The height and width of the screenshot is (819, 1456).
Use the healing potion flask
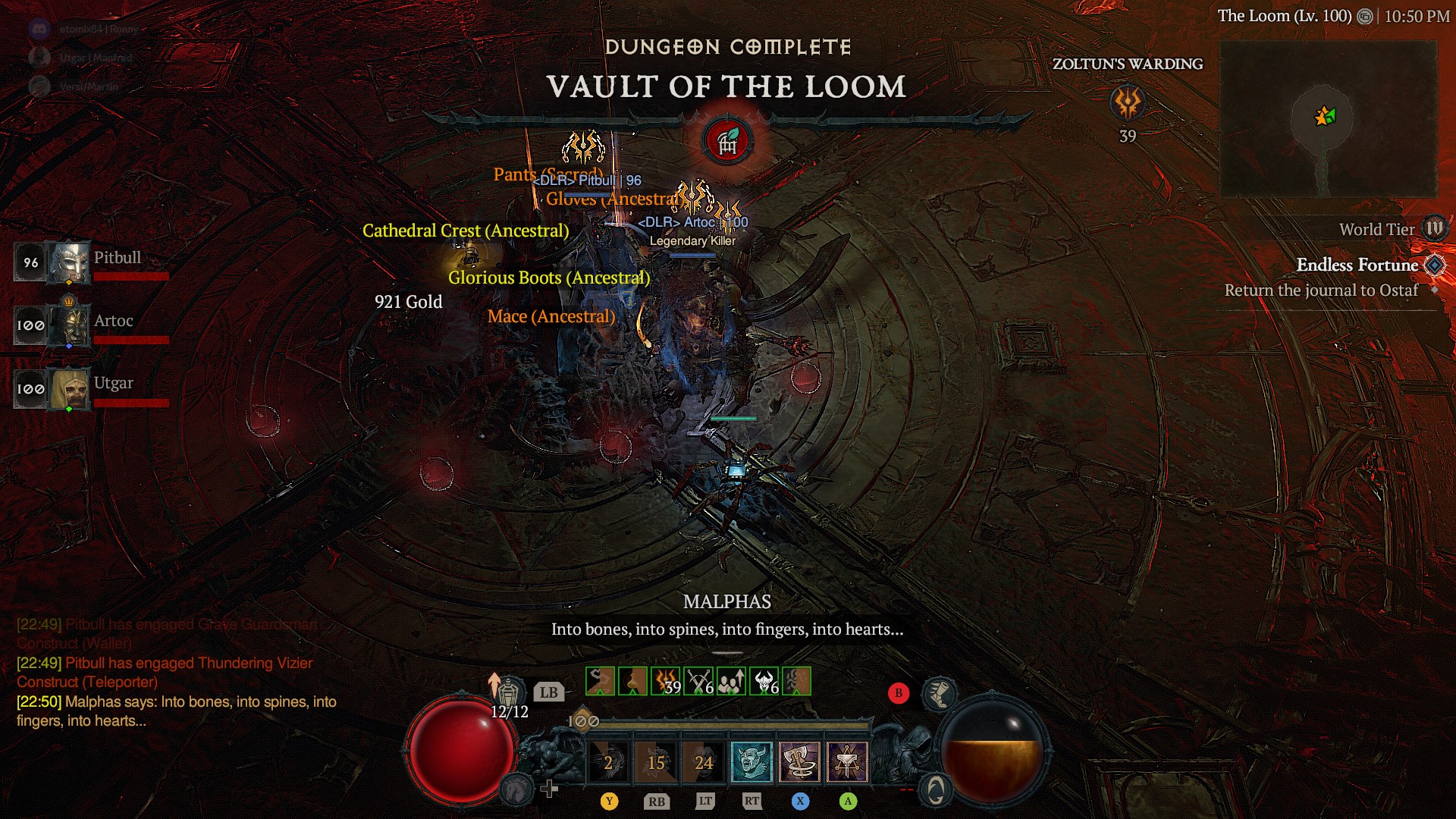click(509, 691)
